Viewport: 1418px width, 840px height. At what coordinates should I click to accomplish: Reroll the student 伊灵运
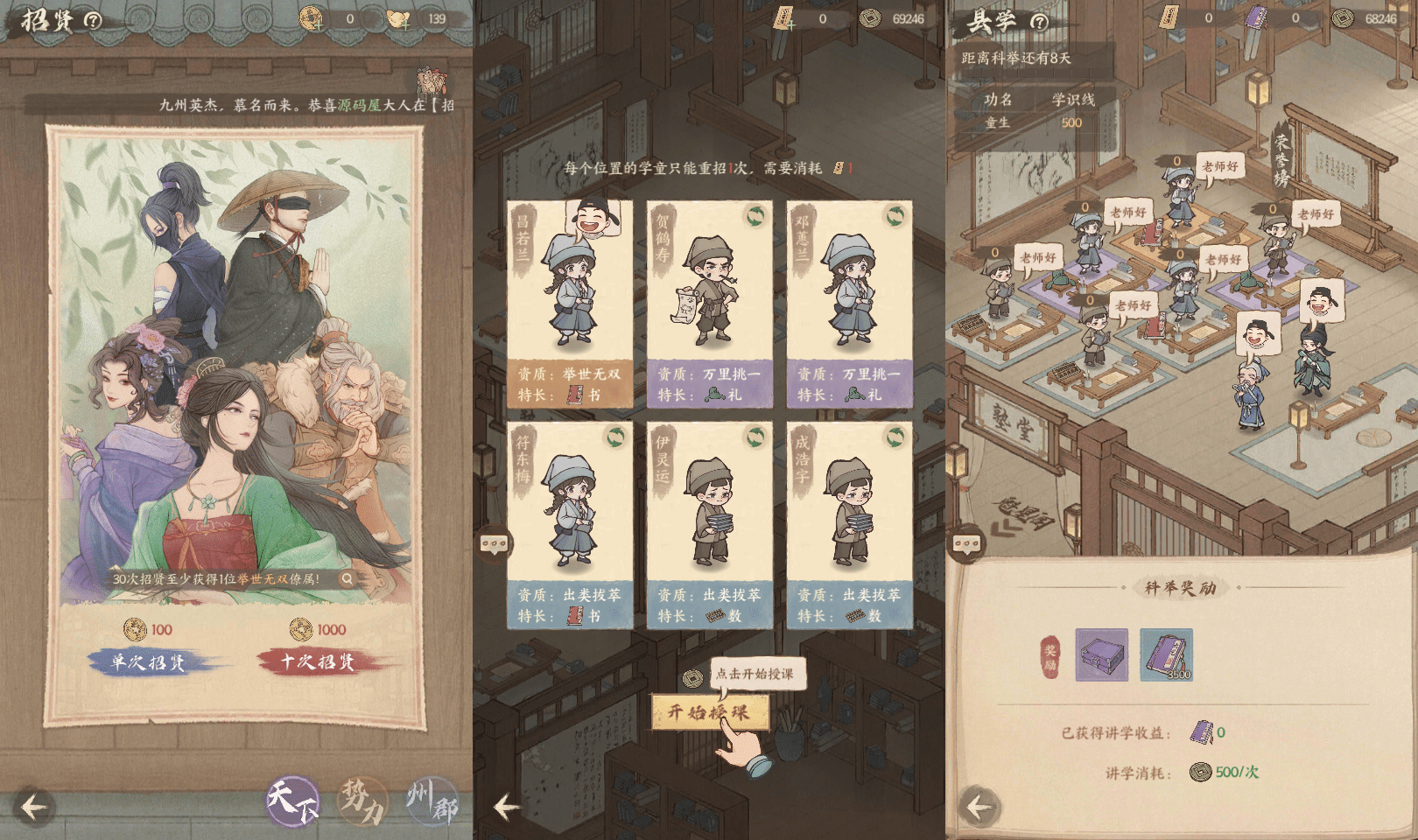tap(755, 437)
